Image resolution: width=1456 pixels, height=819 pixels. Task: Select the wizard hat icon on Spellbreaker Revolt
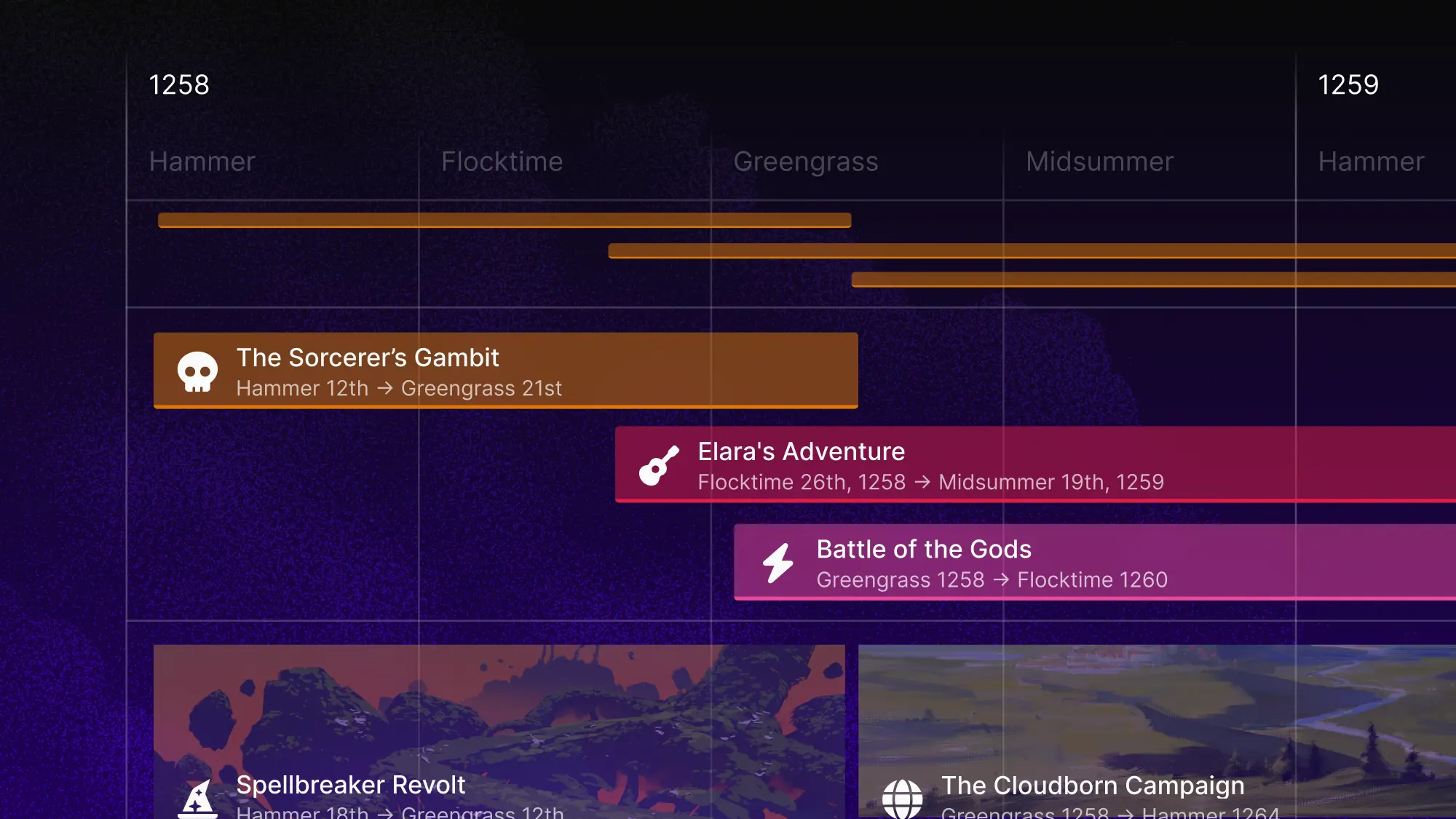197,799
